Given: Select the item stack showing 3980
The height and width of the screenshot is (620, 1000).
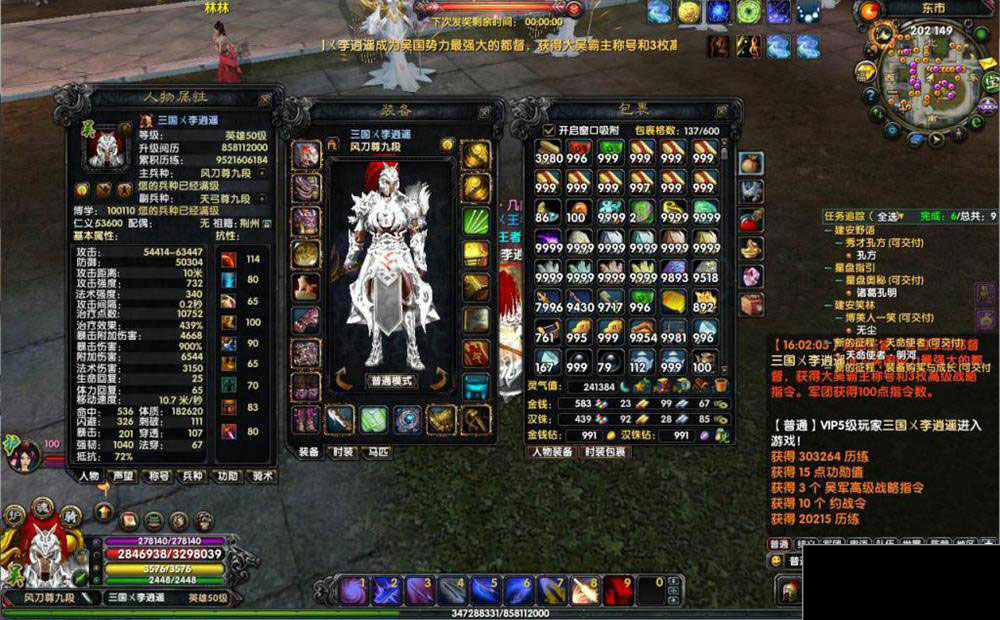Looking at the screenshot, I should click(x=549, y=153).
